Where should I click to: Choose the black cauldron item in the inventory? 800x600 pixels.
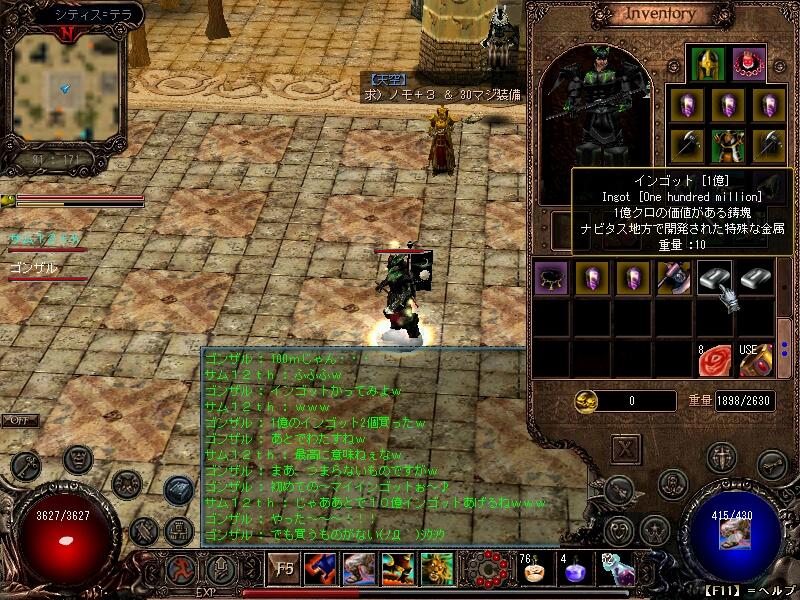click(x=549, y=279)
